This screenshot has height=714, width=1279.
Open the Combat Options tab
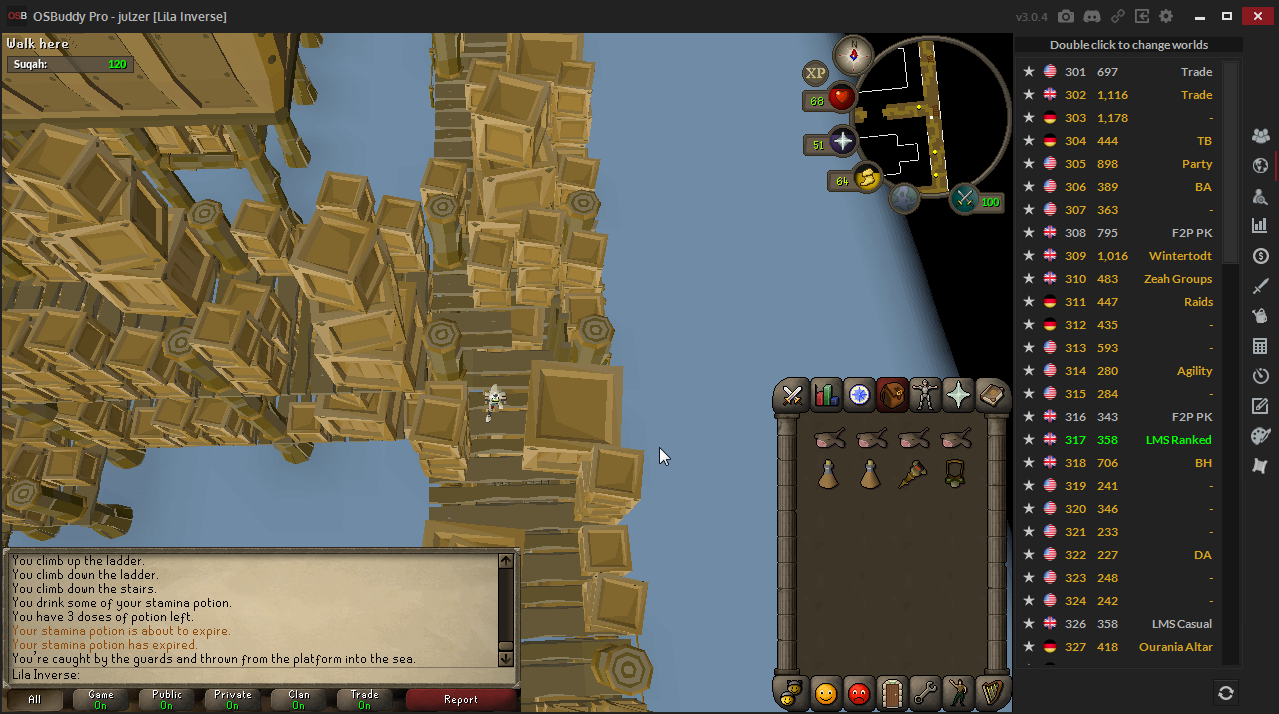point(793,396)
